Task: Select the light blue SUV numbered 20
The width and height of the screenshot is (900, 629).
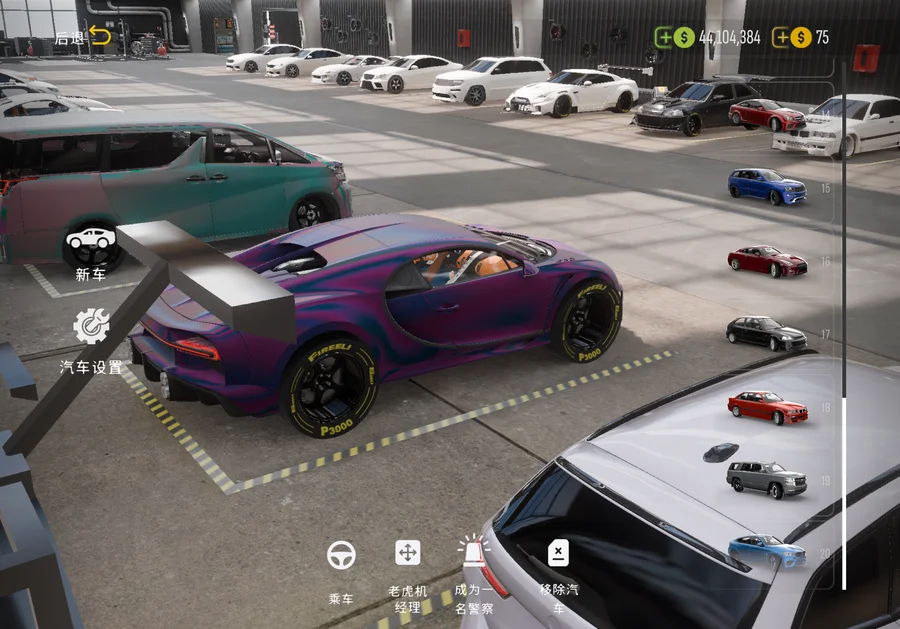Action: (x=767, y=552)
